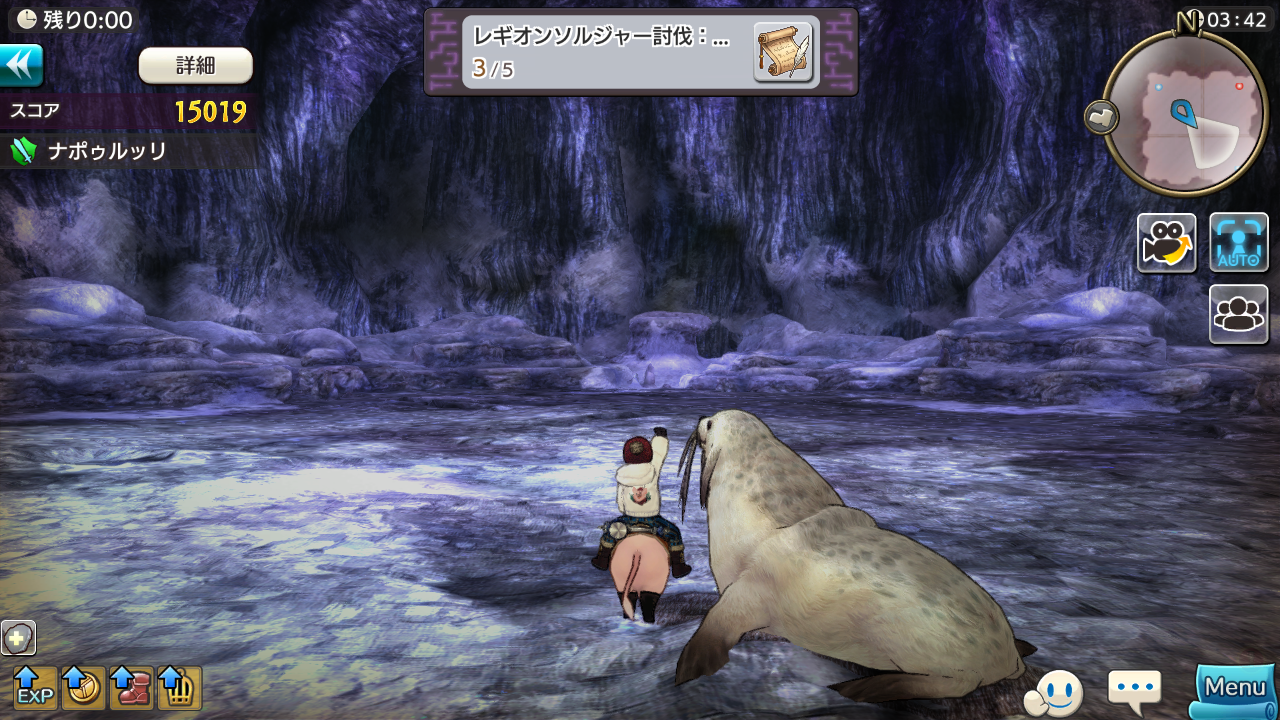1280x720 pixels.
Task: Select the red boot speed boost icon
Action: [131, 687]
